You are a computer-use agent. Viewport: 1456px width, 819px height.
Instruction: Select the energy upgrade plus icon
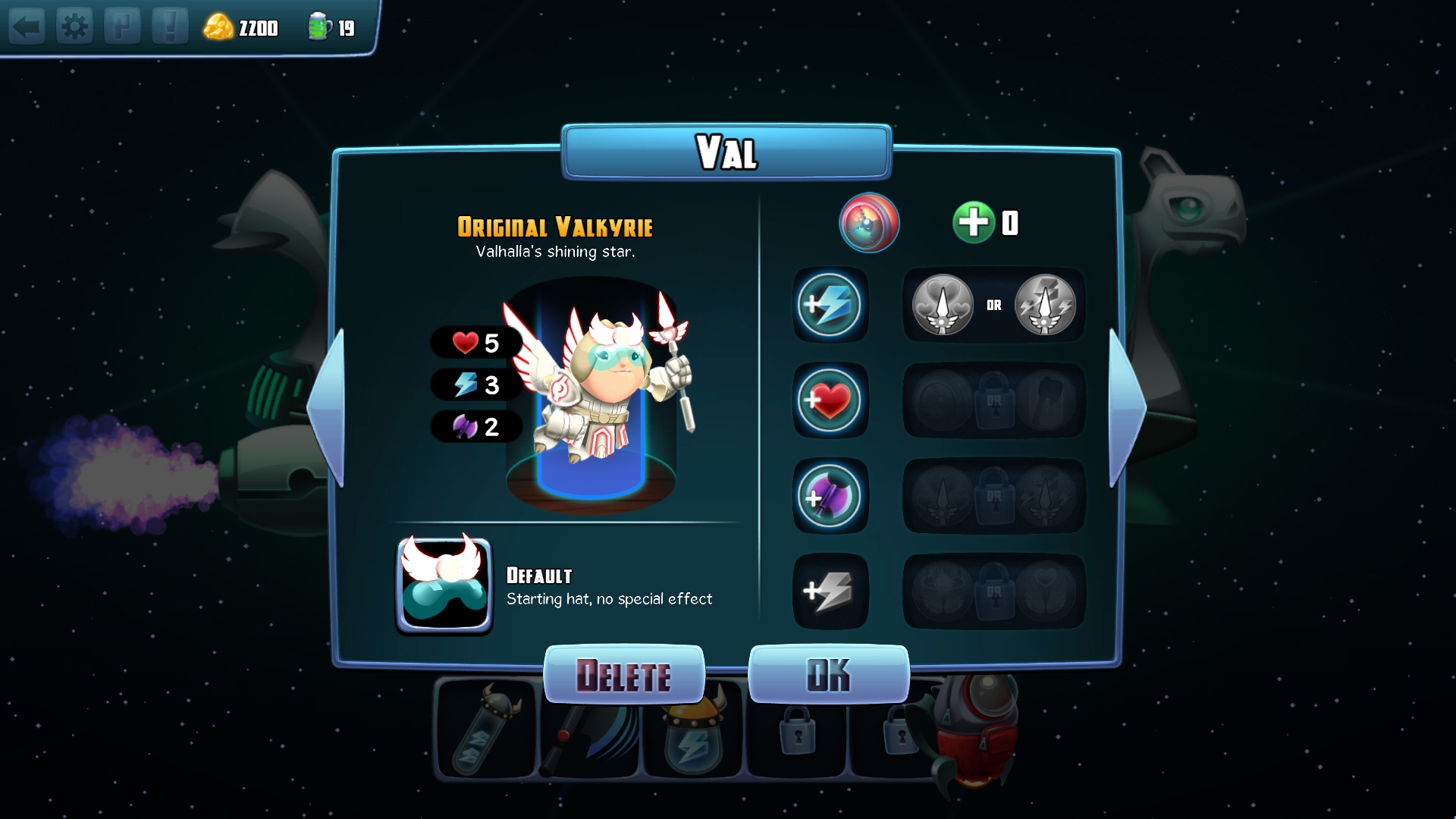(830, 306)
